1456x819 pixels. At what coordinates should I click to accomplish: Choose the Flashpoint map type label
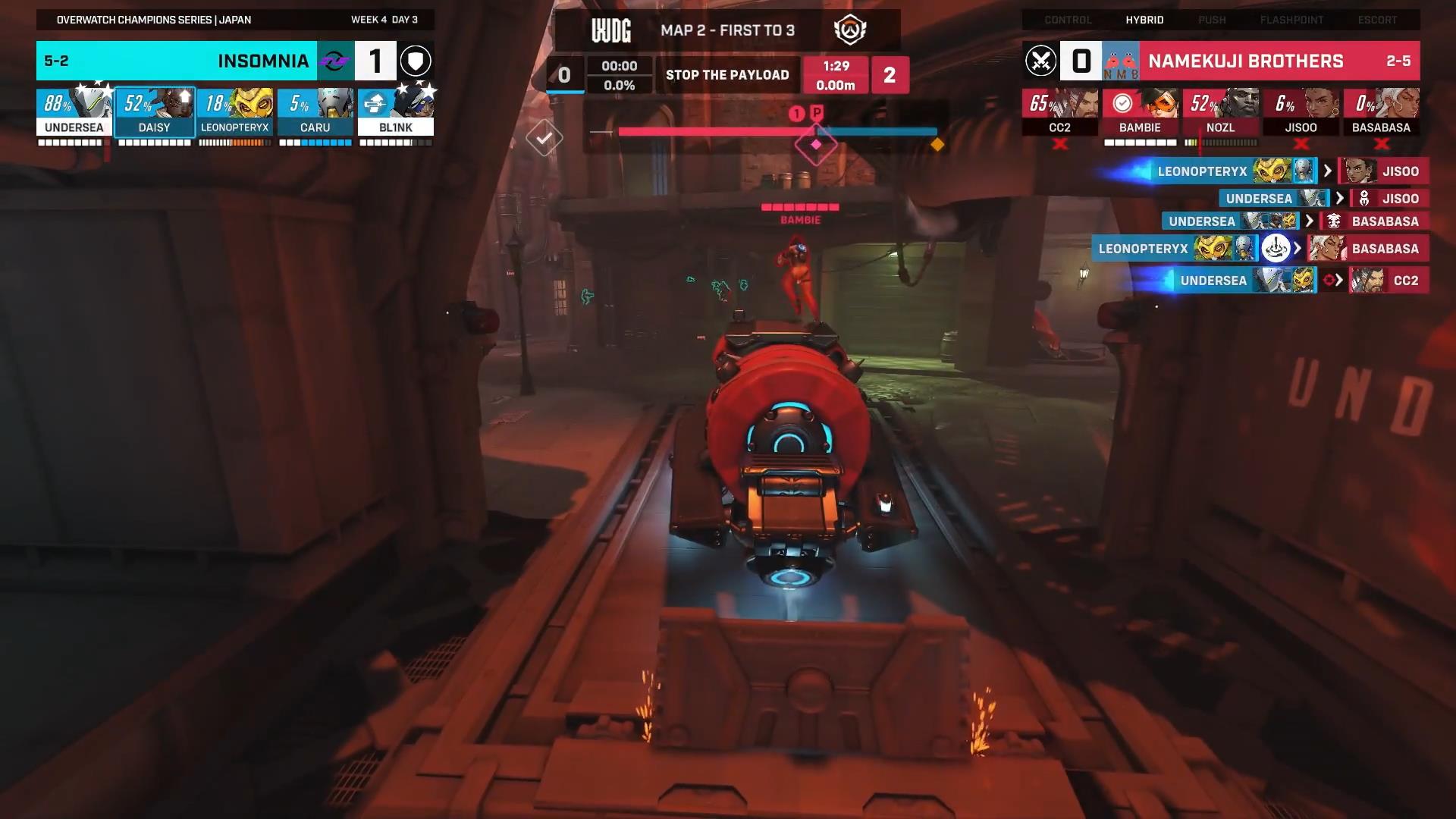pyautogui.click(x=1291, y=20)
